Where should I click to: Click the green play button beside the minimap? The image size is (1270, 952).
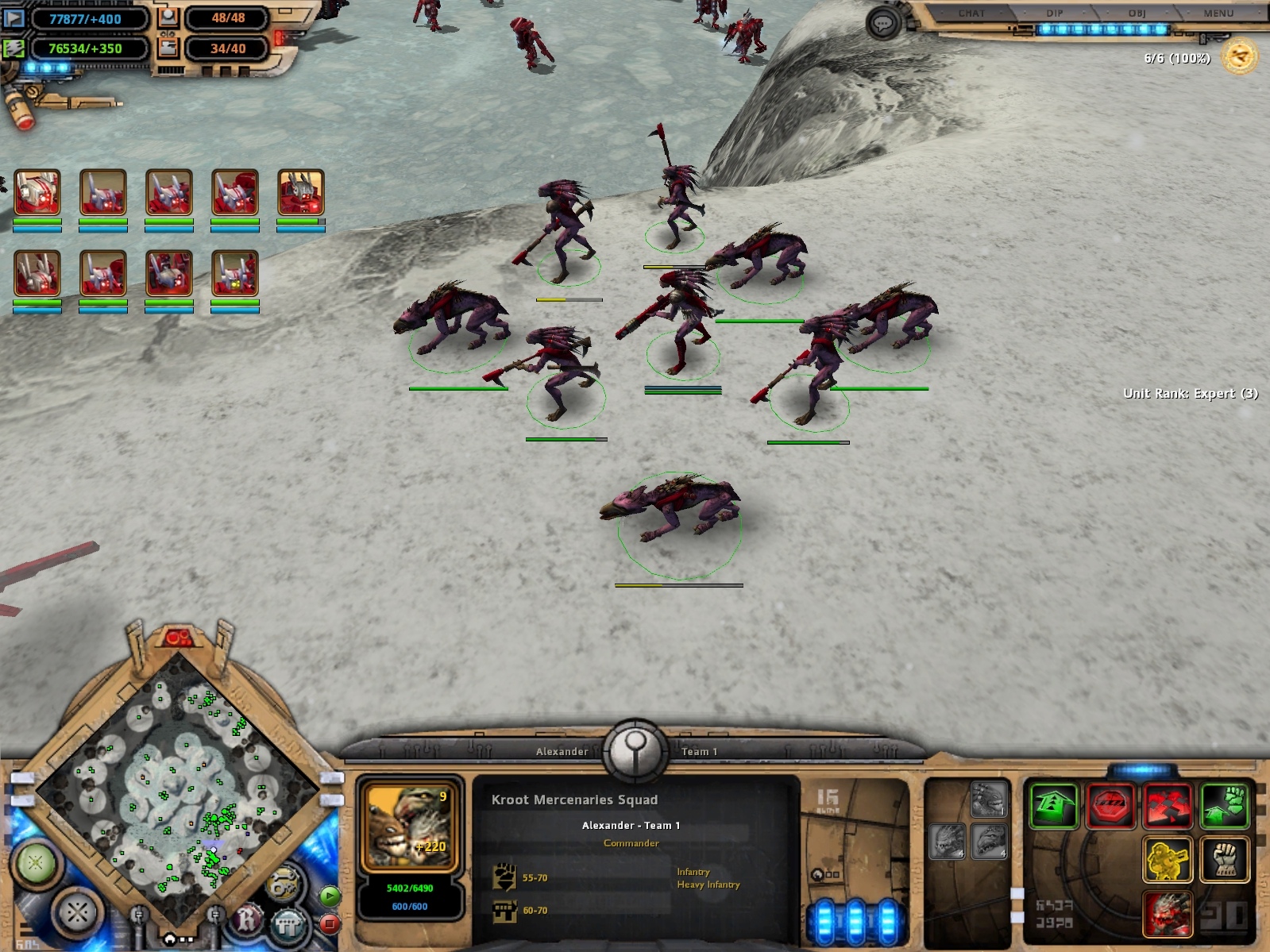(x=330, y=896)
